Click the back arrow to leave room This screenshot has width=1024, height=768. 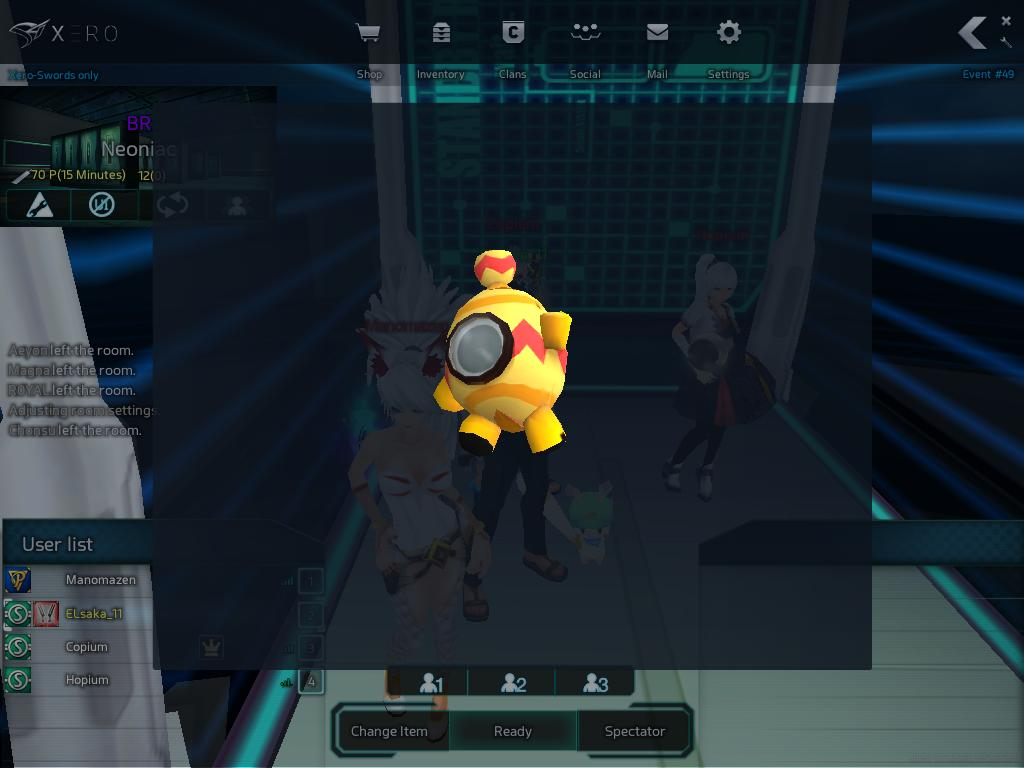pyautogui.click(x=972, y=33)
